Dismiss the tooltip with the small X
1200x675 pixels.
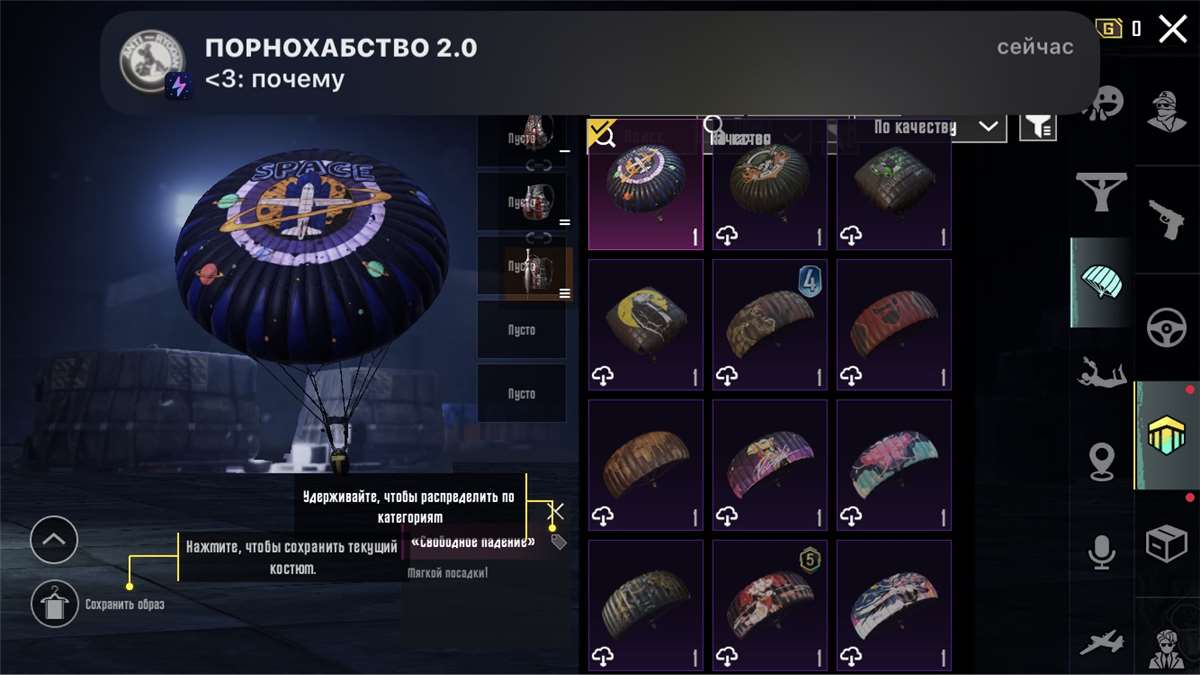click(558, 512)
